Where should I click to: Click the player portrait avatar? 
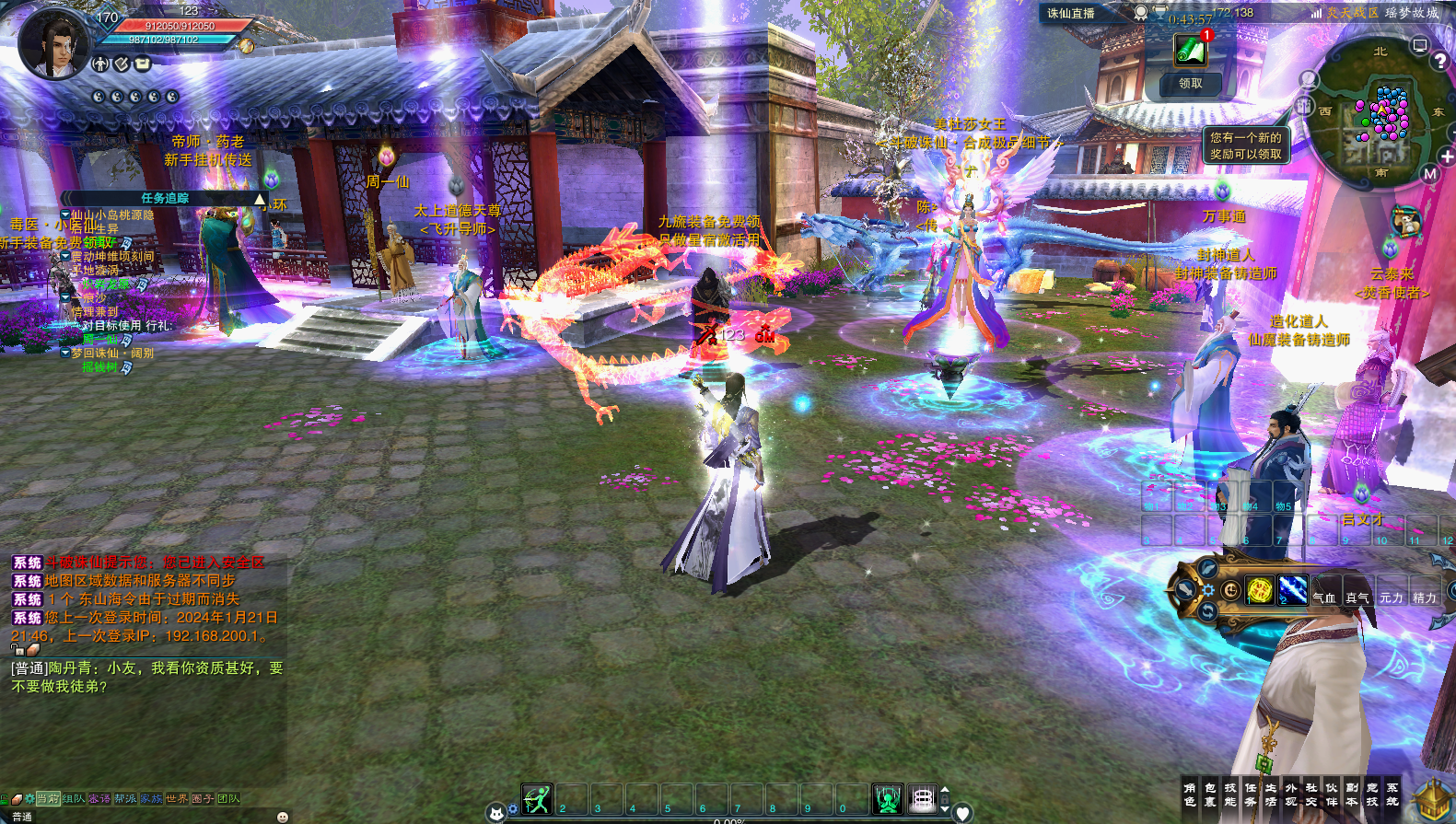[x=53, y=43]
